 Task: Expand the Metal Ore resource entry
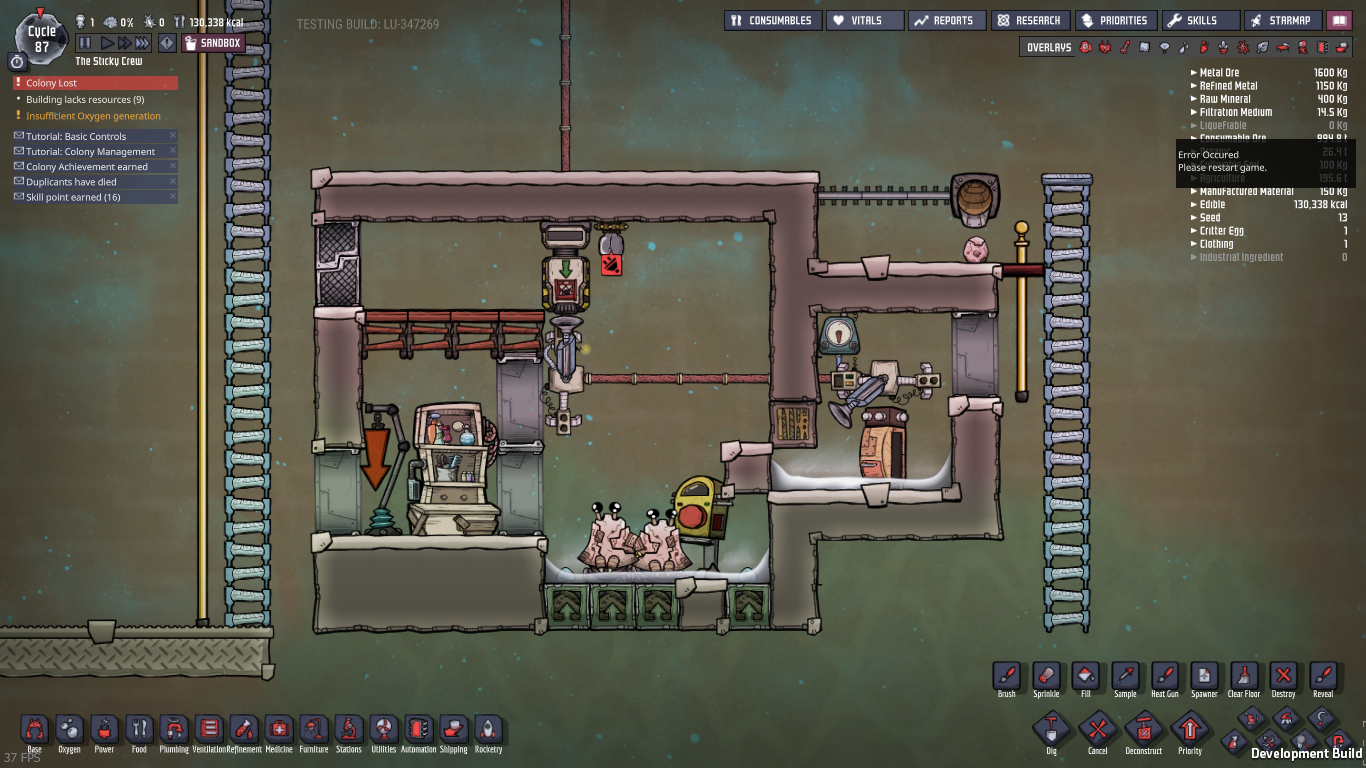(1192, 72)
